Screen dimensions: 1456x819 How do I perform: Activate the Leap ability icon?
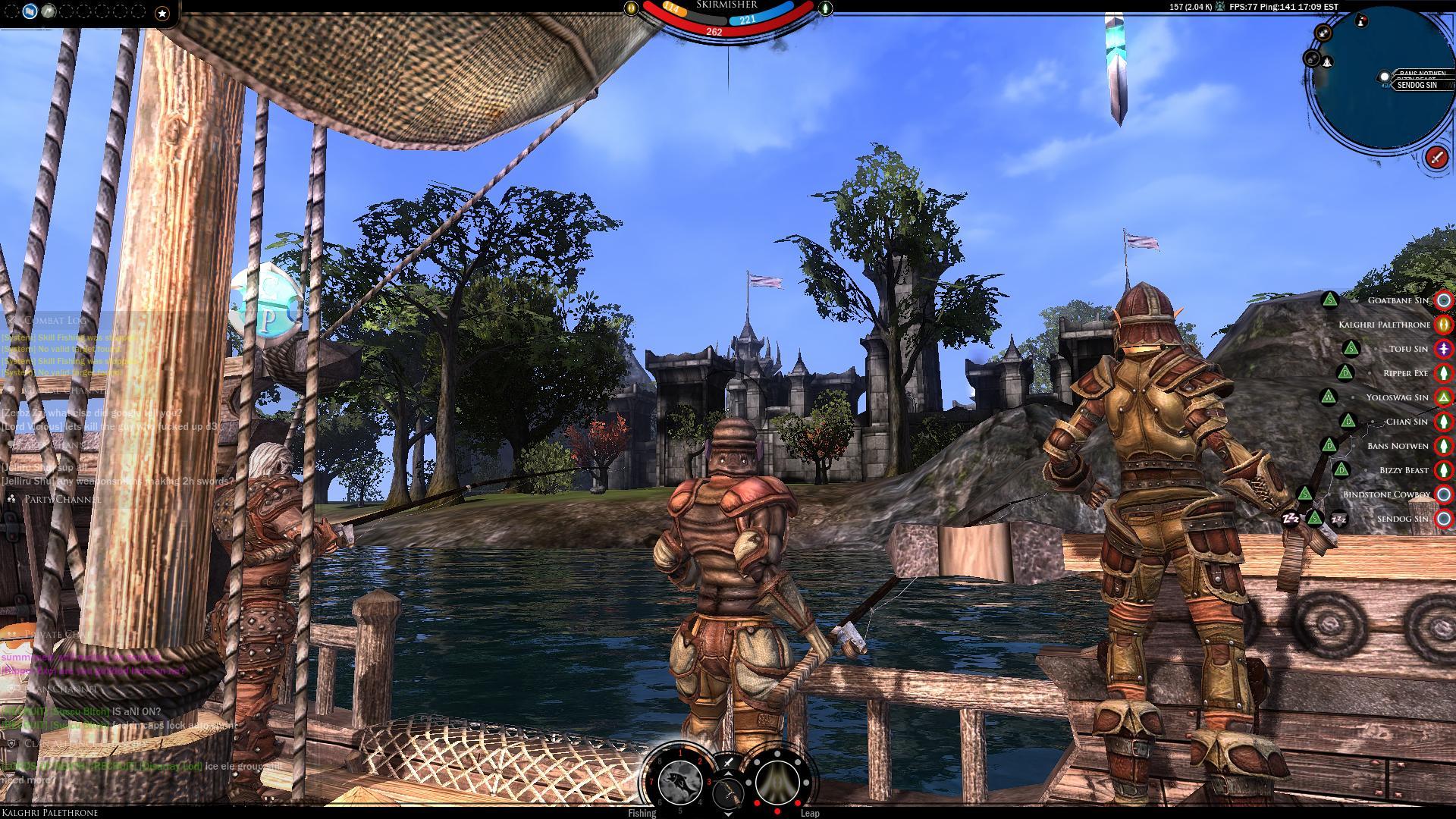777,781
